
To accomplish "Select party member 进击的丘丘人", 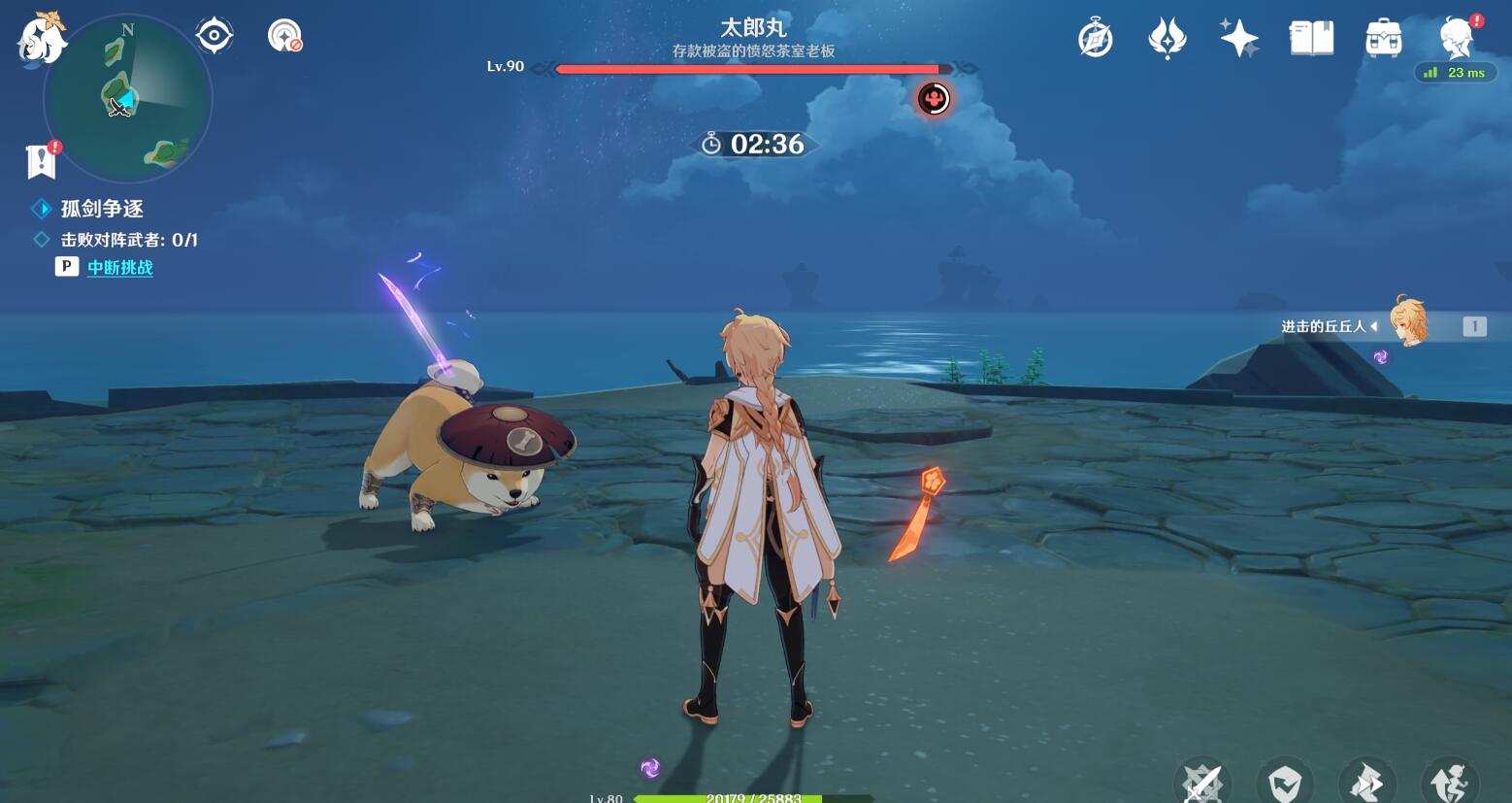I will [1407, 323].
